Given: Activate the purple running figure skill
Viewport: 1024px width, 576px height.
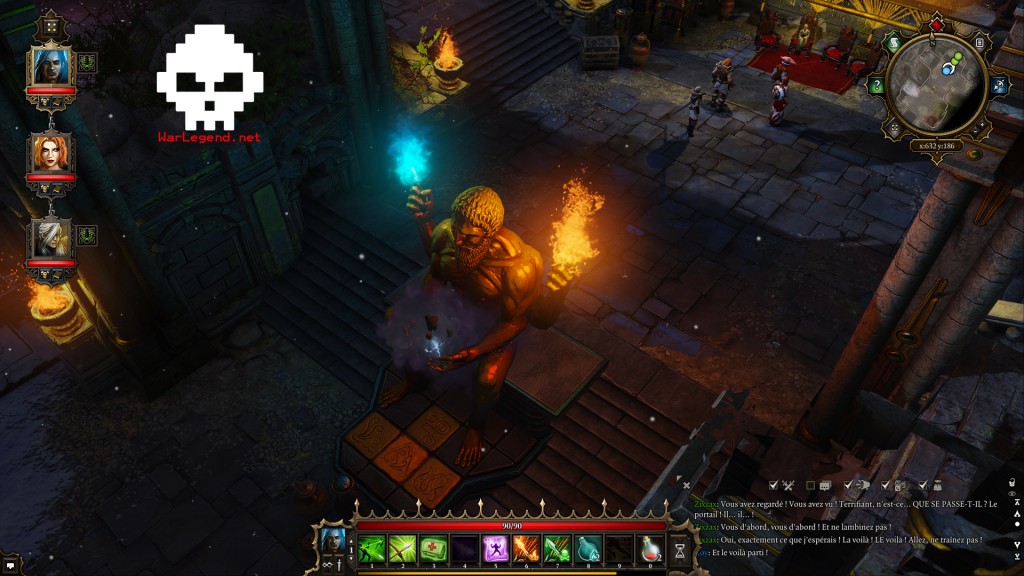Looking at the screenshot, I should click(x=495, y=548).
